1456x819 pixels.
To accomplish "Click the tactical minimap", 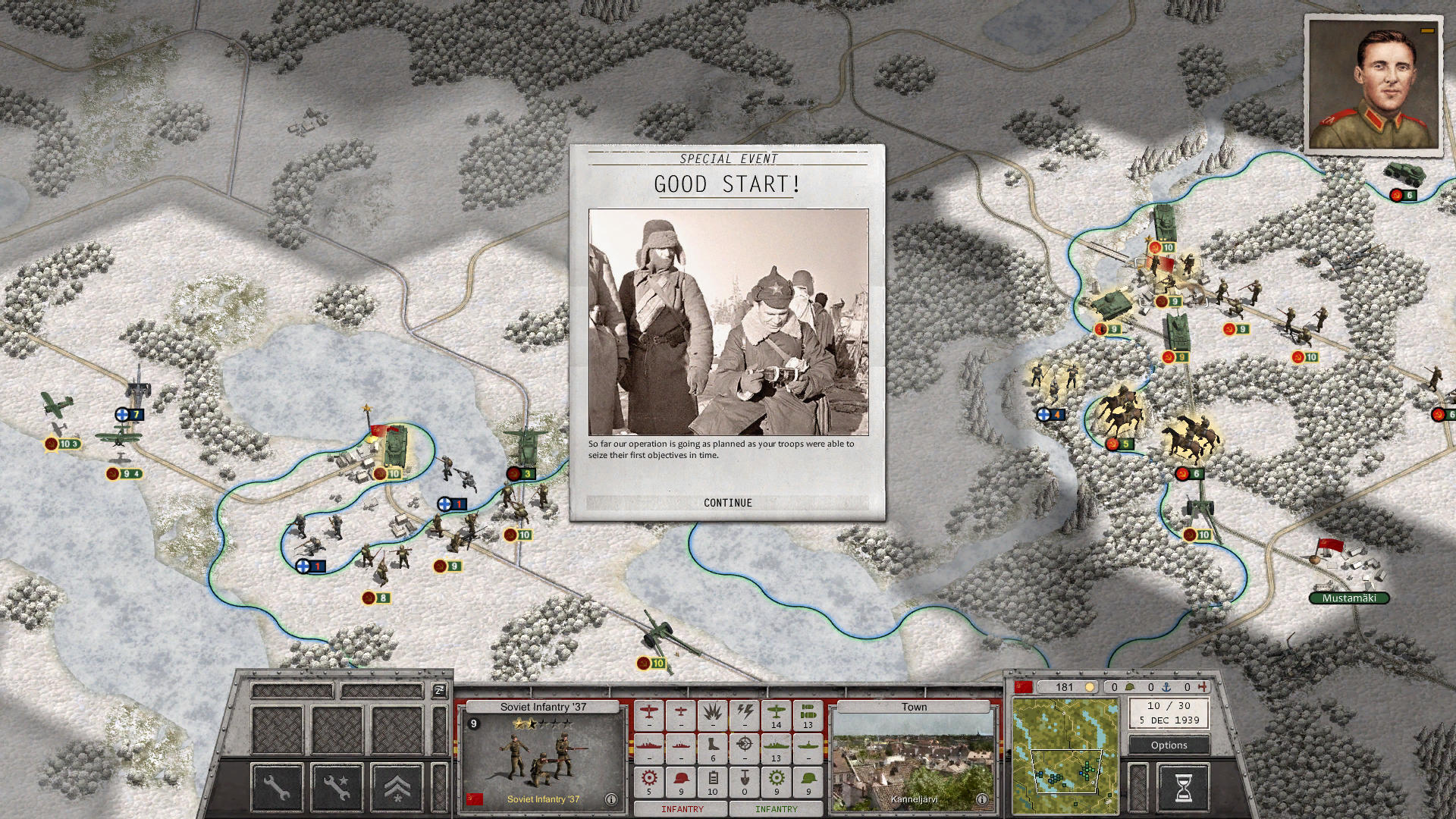I will click(x=1065, y=756).
